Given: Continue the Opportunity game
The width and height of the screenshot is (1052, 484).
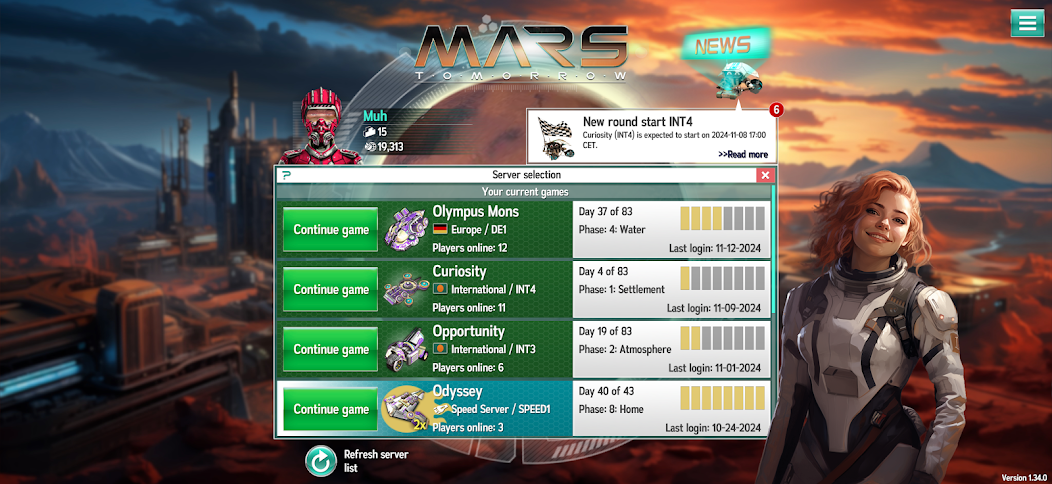Looking at the screenshot, I should click(330, 350).
